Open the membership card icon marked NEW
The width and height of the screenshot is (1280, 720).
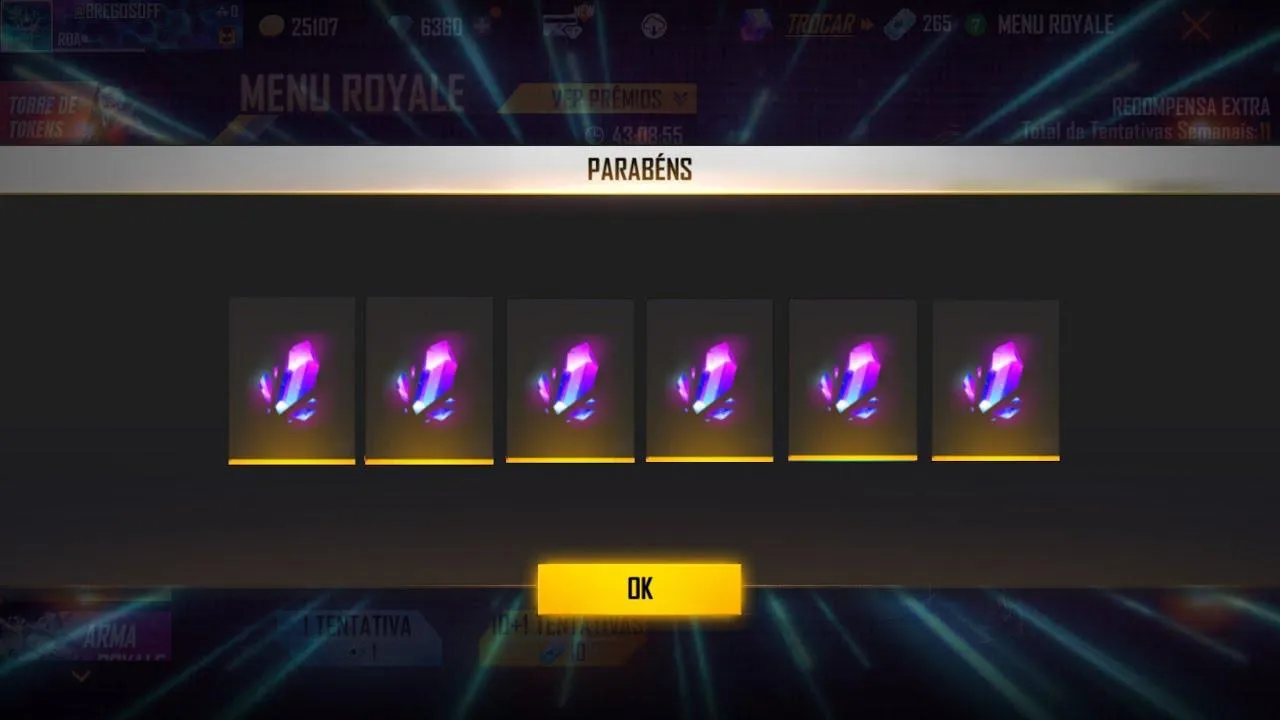pyautogui.click(x=560, y=24)
